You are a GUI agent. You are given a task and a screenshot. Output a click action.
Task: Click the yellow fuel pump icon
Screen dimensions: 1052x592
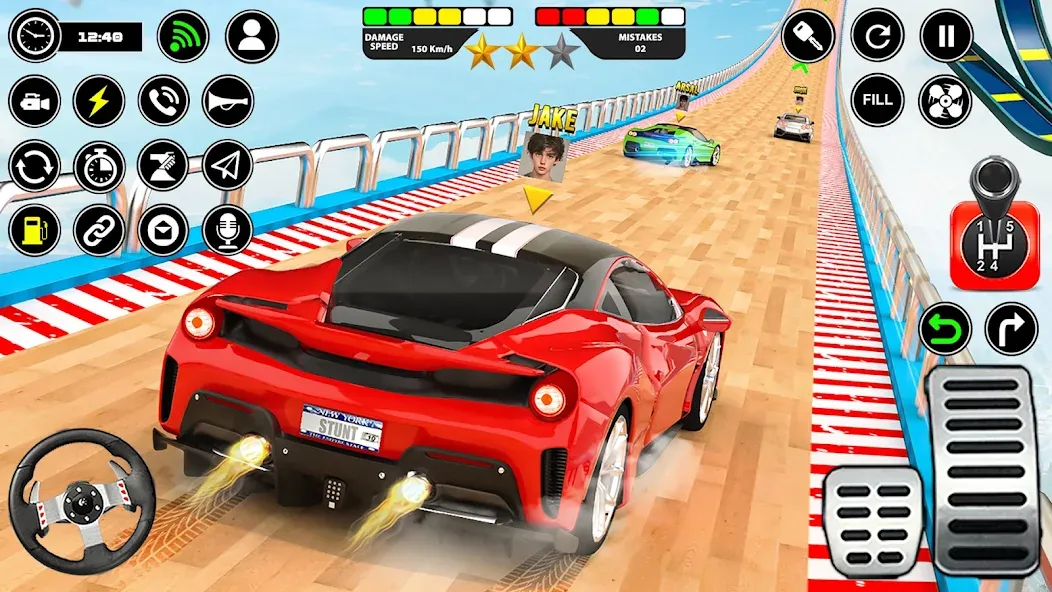[x=35, y=230]
